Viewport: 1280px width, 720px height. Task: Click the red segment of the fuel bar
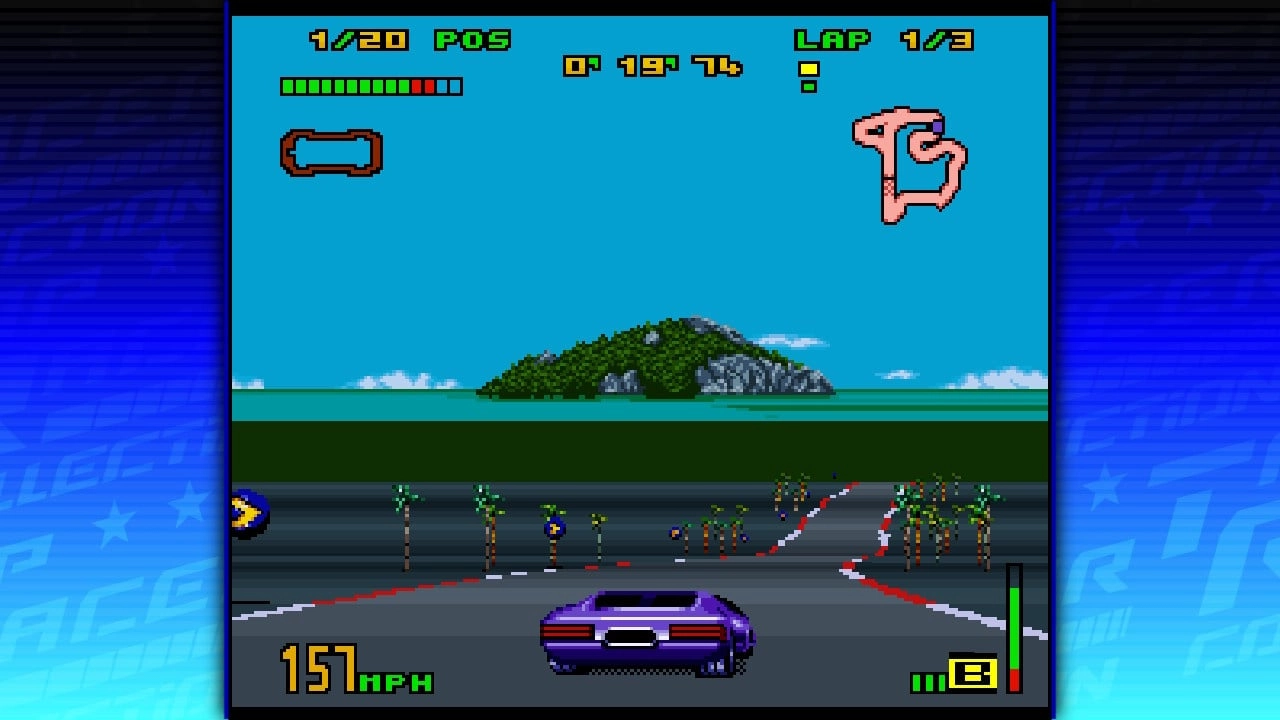coord(417,86)
